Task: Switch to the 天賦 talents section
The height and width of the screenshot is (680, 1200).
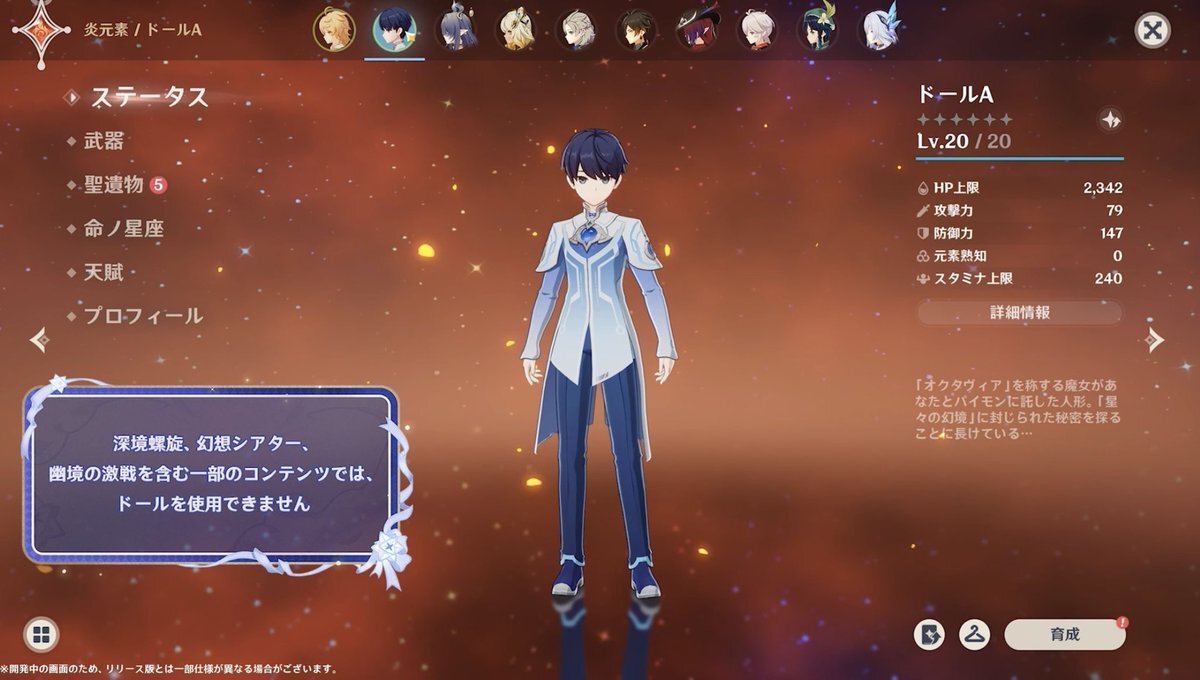Action: (103, 272)
